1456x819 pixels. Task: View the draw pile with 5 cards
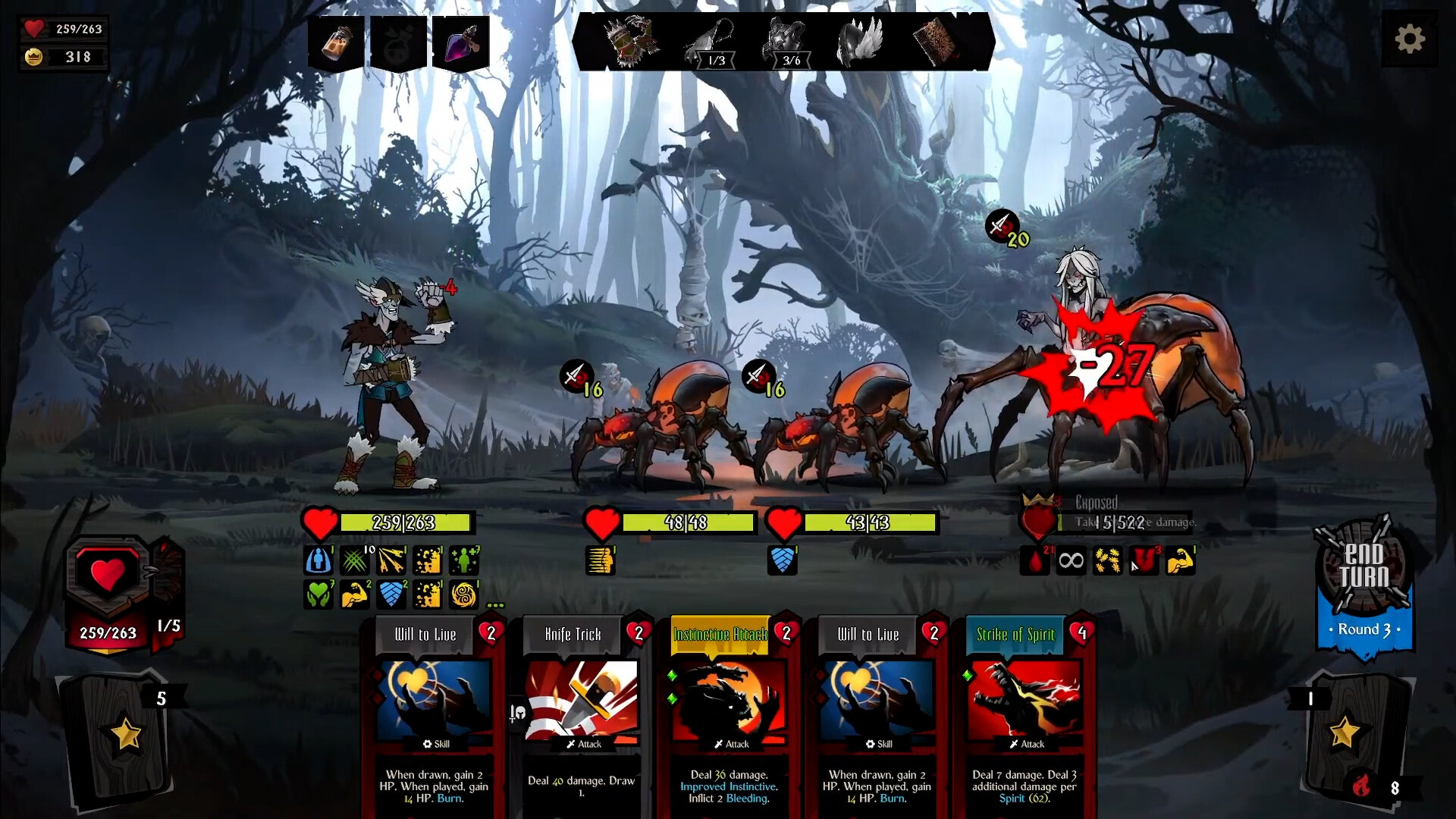(x=125, y=733)
